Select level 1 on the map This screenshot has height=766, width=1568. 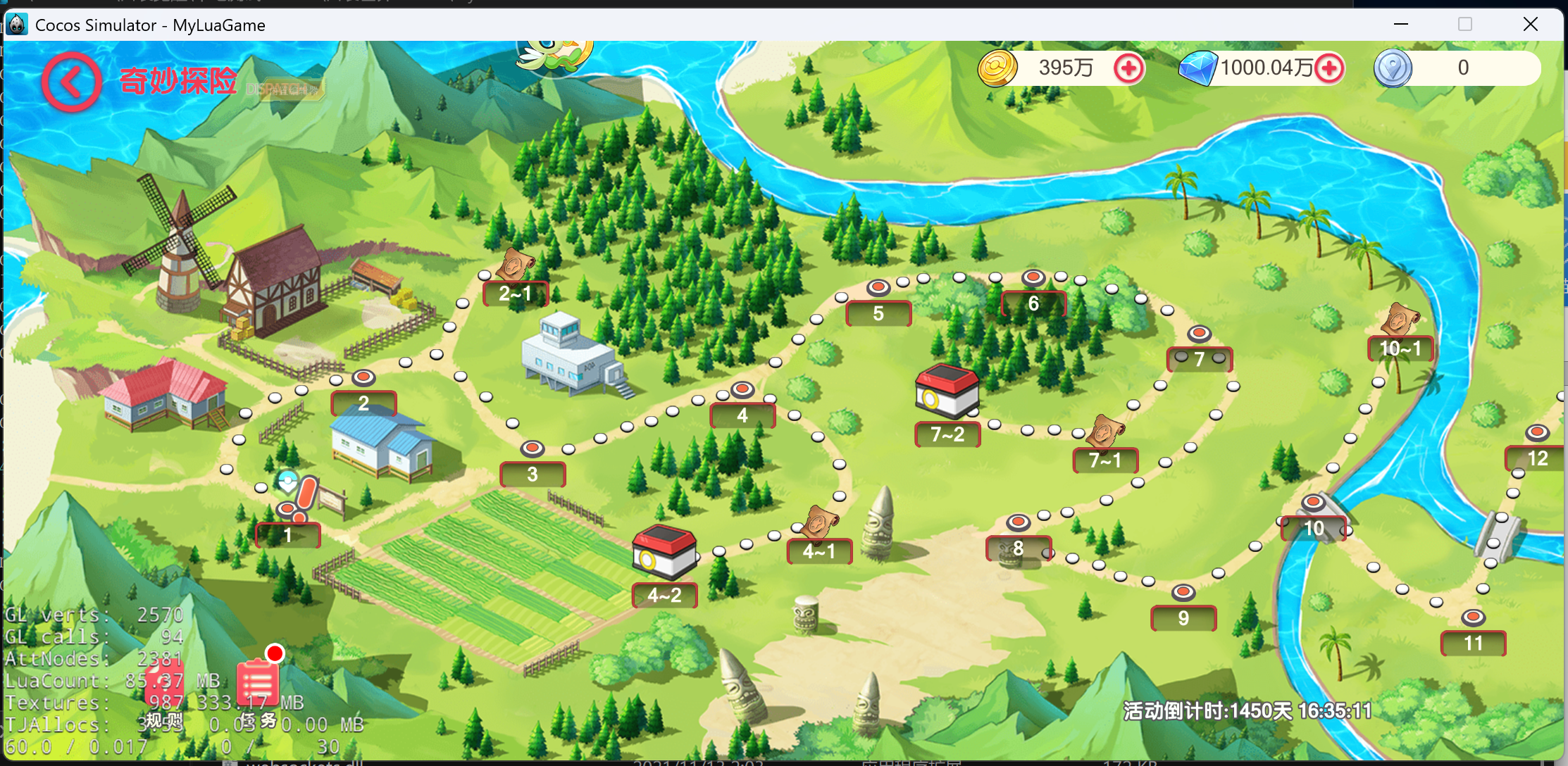[x=287, y=534]
